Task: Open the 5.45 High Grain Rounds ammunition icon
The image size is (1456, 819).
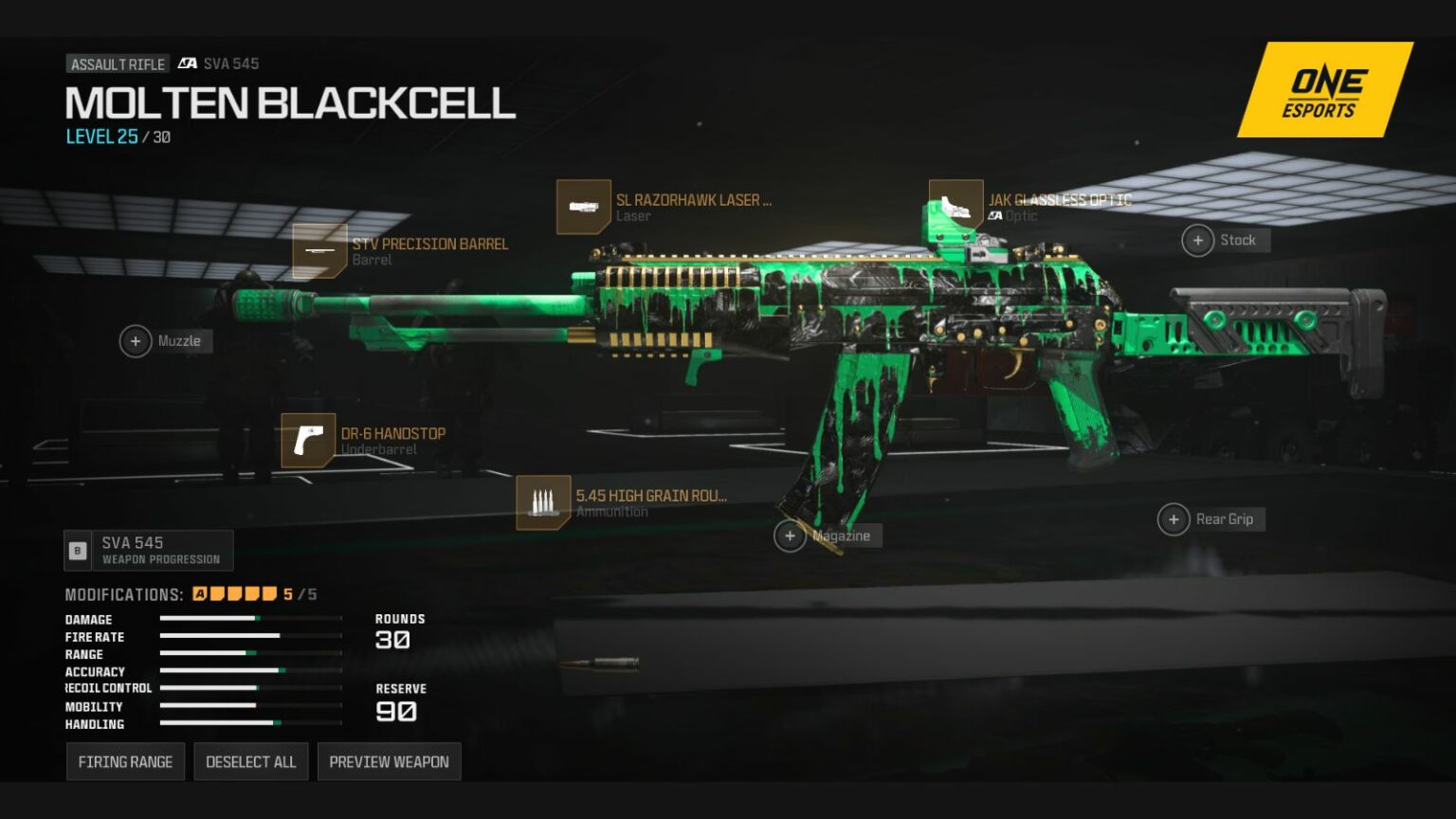Action: click(543, 501)
